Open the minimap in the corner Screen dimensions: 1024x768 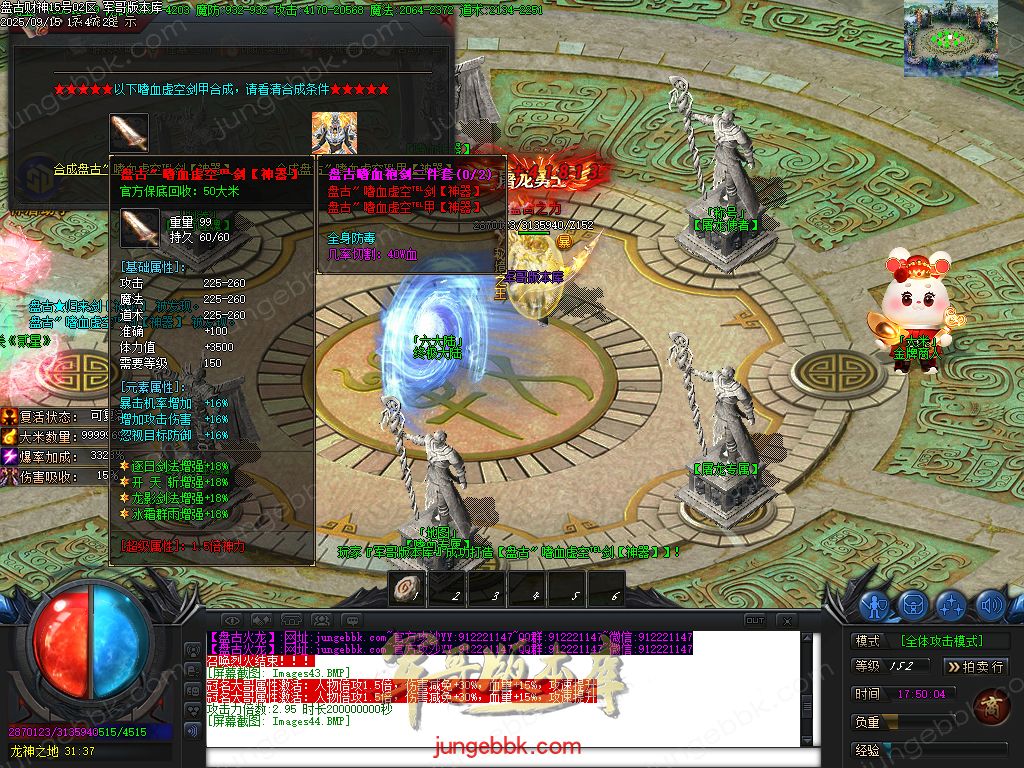pyautogui.click(x=950, y=39)
